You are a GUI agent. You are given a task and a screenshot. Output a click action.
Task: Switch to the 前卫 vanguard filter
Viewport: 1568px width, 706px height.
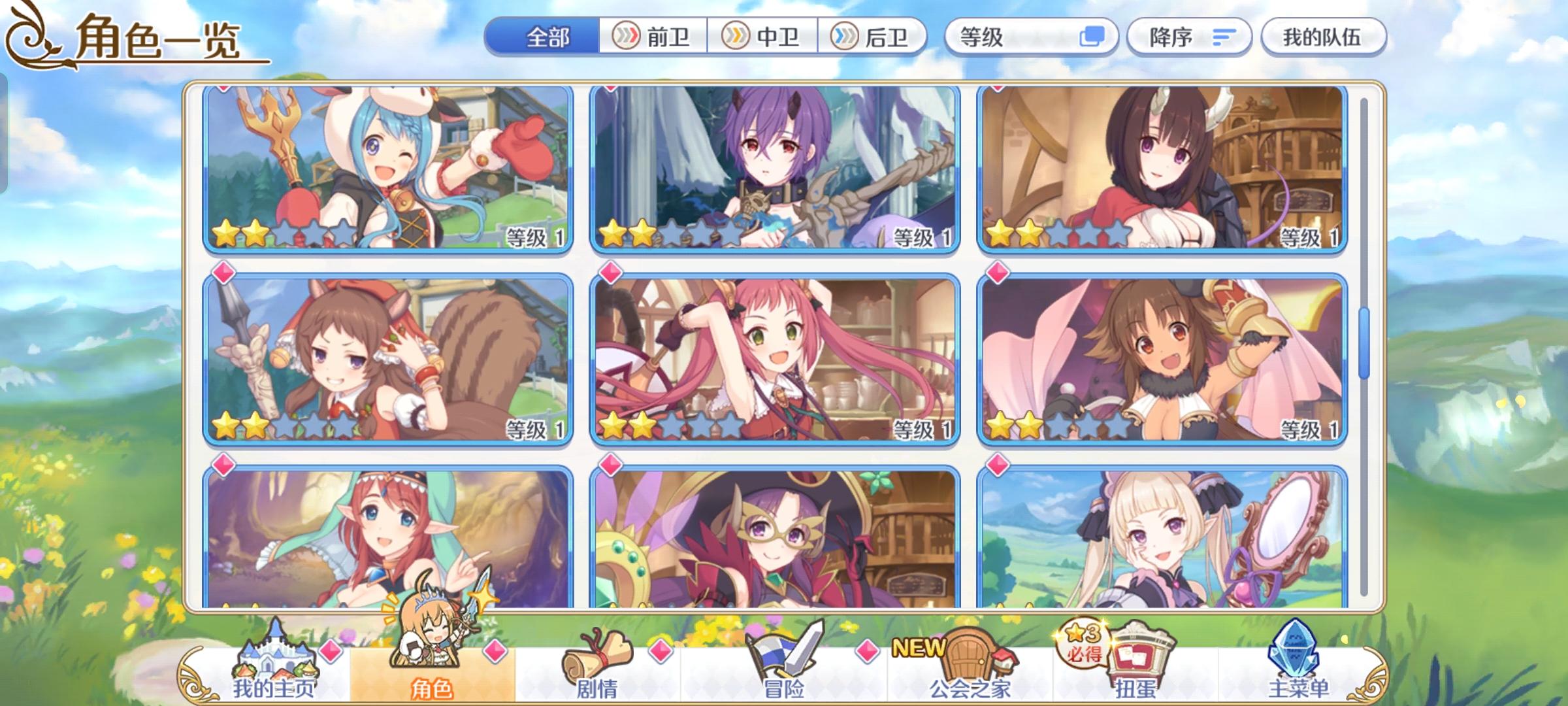(655, 37)
